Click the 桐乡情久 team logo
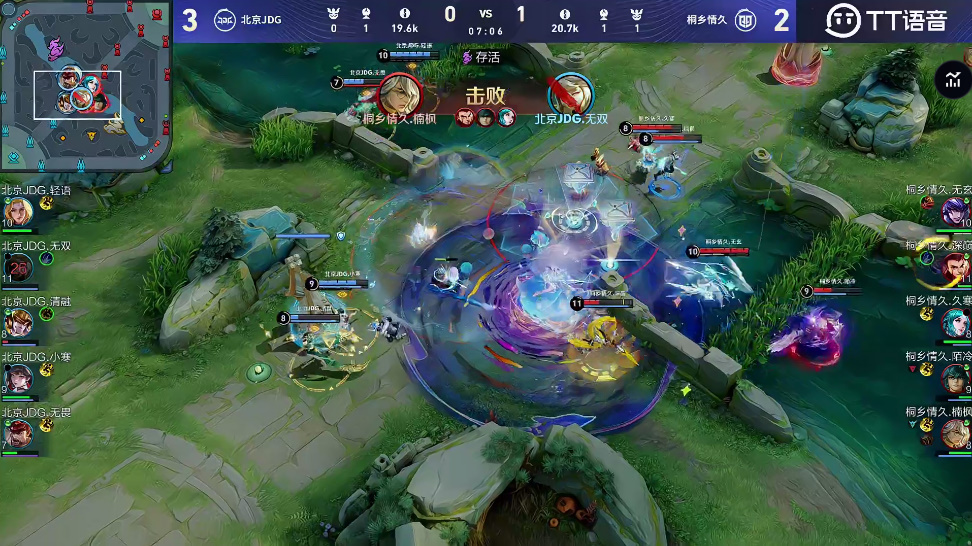 pyautogui.click(x=746, y=20)
